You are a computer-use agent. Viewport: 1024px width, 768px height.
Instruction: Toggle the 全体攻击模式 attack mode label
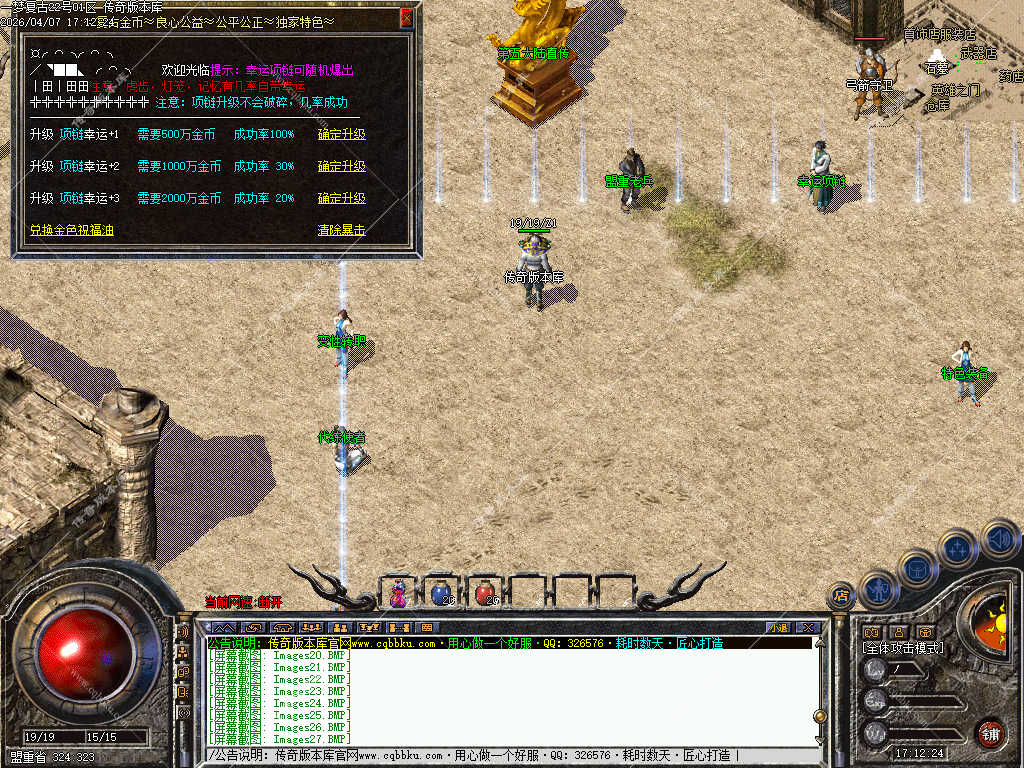pos(902,648)
